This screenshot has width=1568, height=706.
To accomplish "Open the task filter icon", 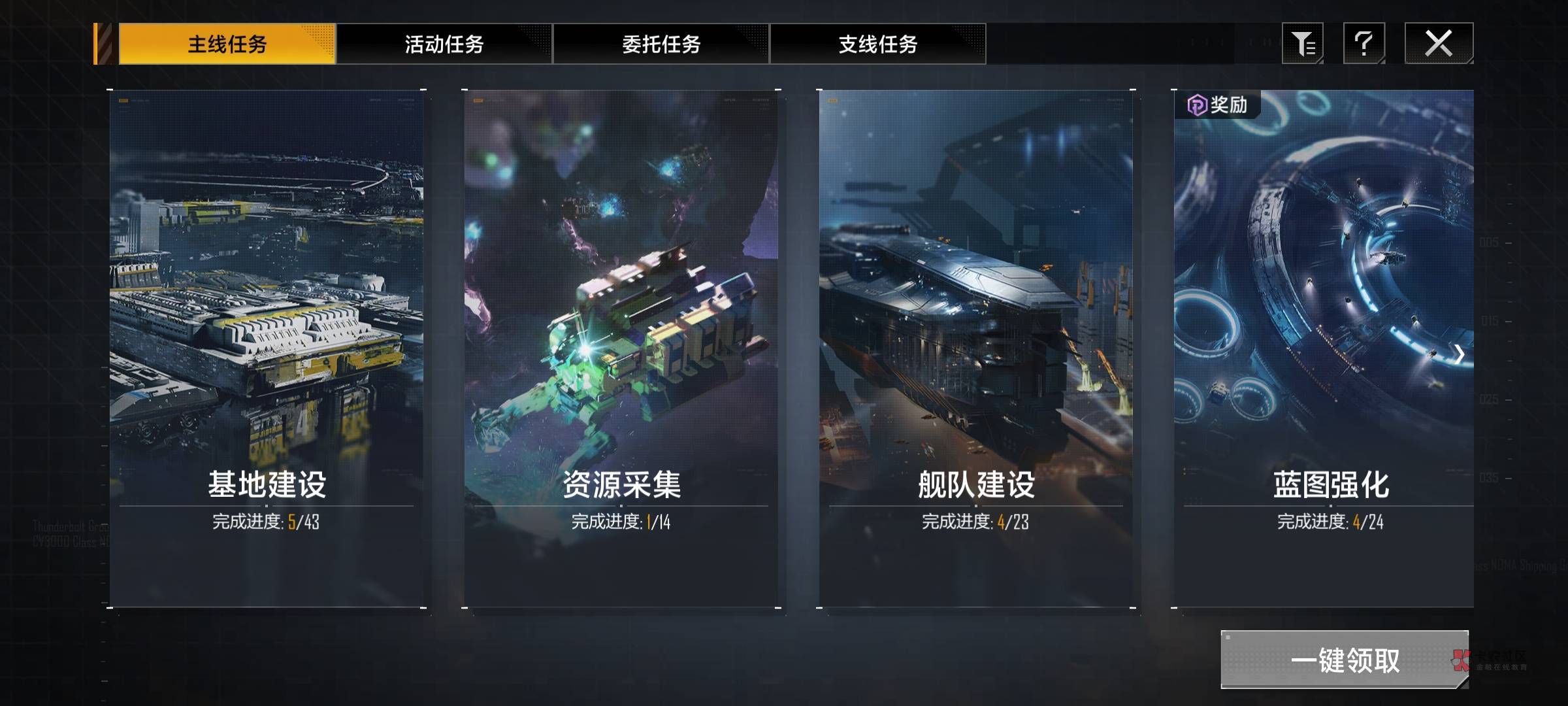I will (x=1302, y=44).
